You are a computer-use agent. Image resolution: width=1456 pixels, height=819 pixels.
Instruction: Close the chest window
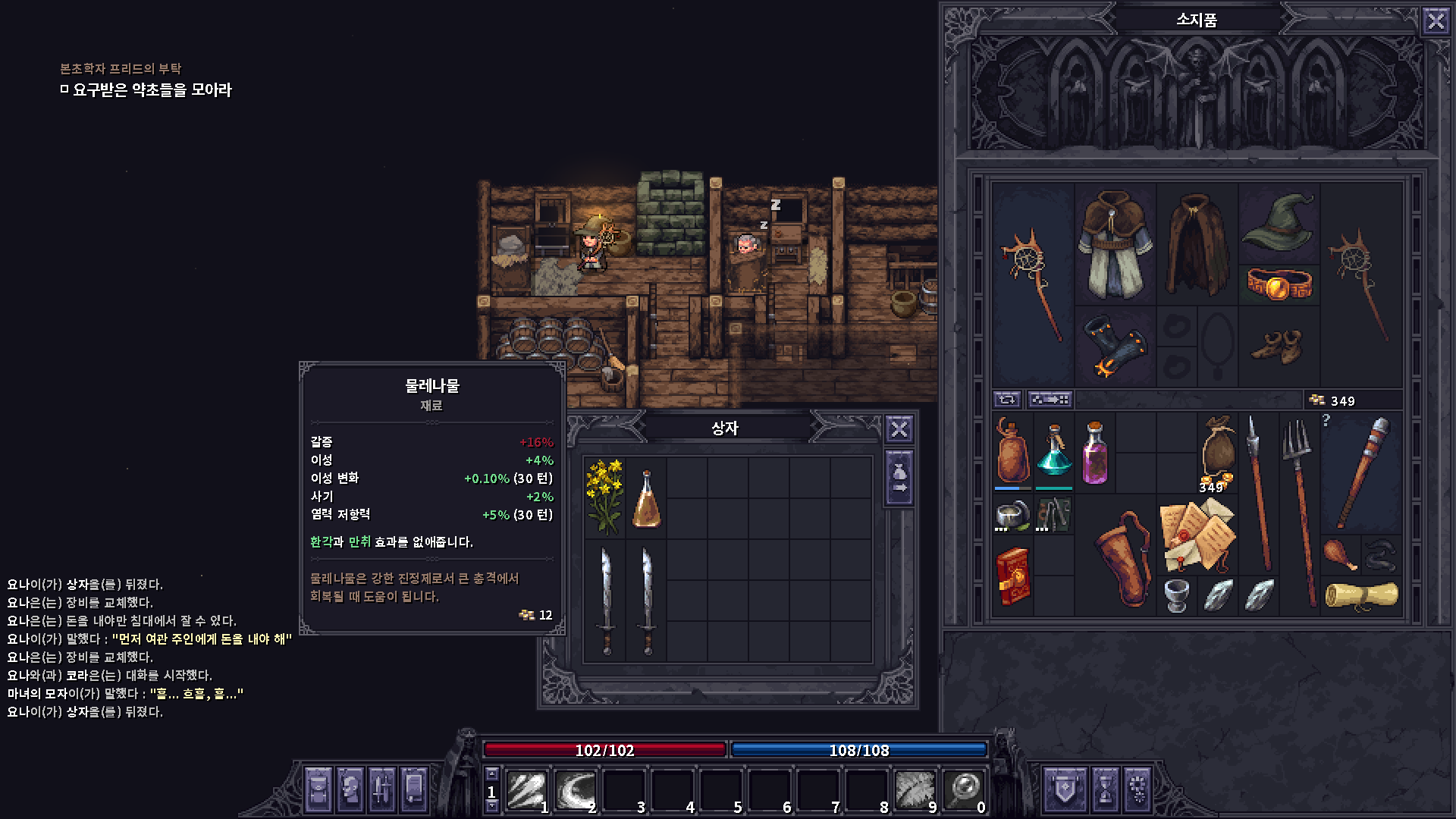pyautogui.click(x=899, y=429)
